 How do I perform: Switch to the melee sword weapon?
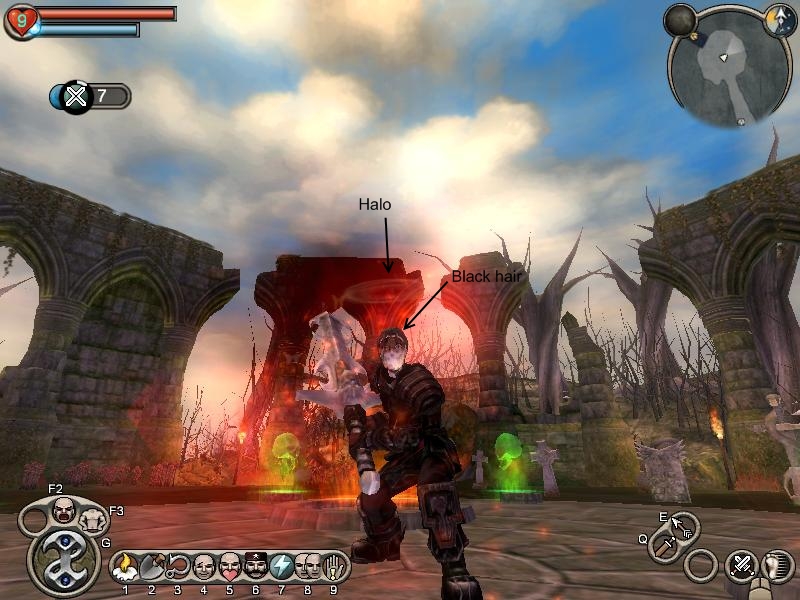(664, 546)
